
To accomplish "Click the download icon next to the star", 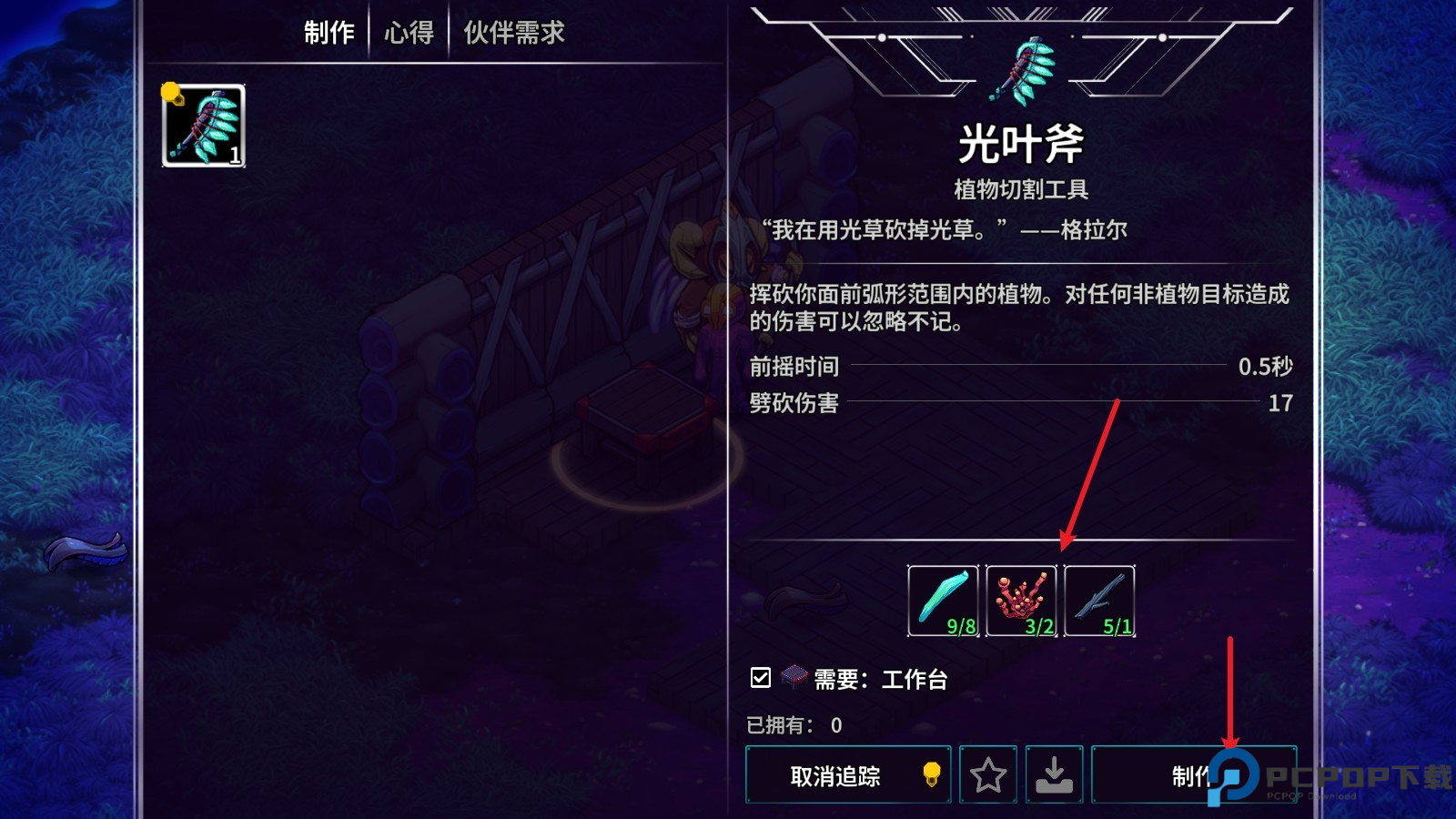I will pos(1056,775).
